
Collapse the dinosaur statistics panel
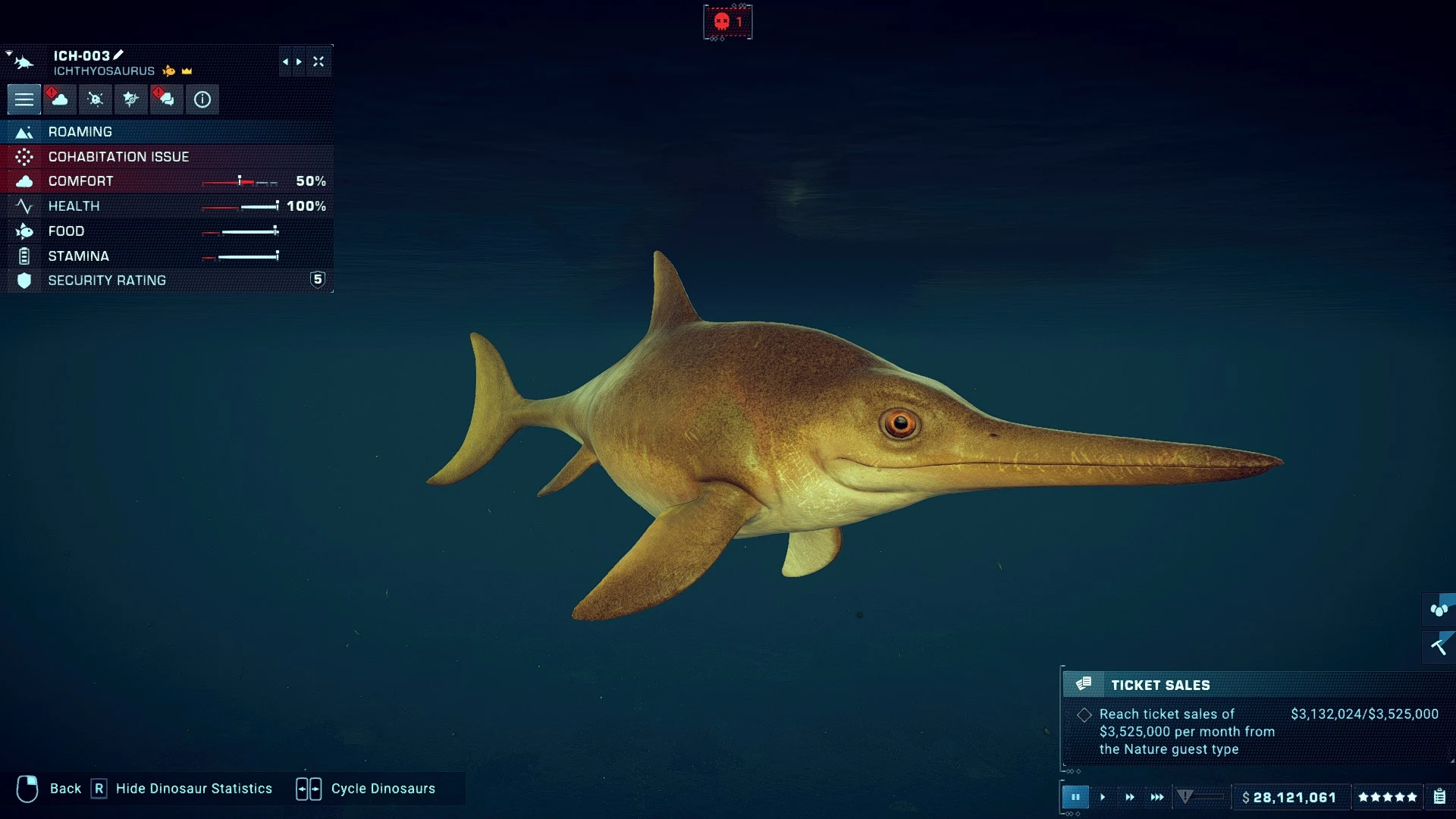(x=318, y=62)
